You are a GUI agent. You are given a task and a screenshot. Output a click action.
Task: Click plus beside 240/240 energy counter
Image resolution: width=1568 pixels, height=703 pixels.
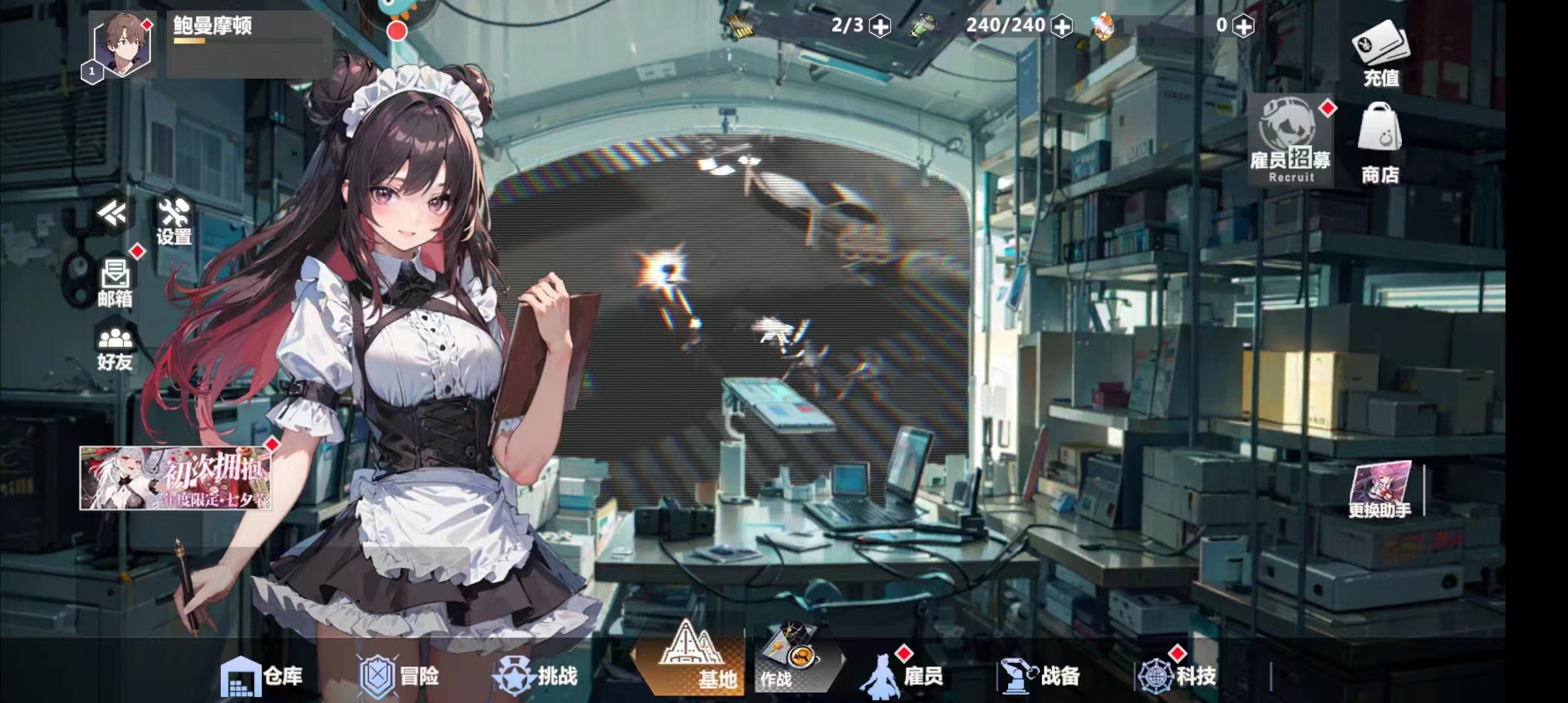[x=1065, y=25]
